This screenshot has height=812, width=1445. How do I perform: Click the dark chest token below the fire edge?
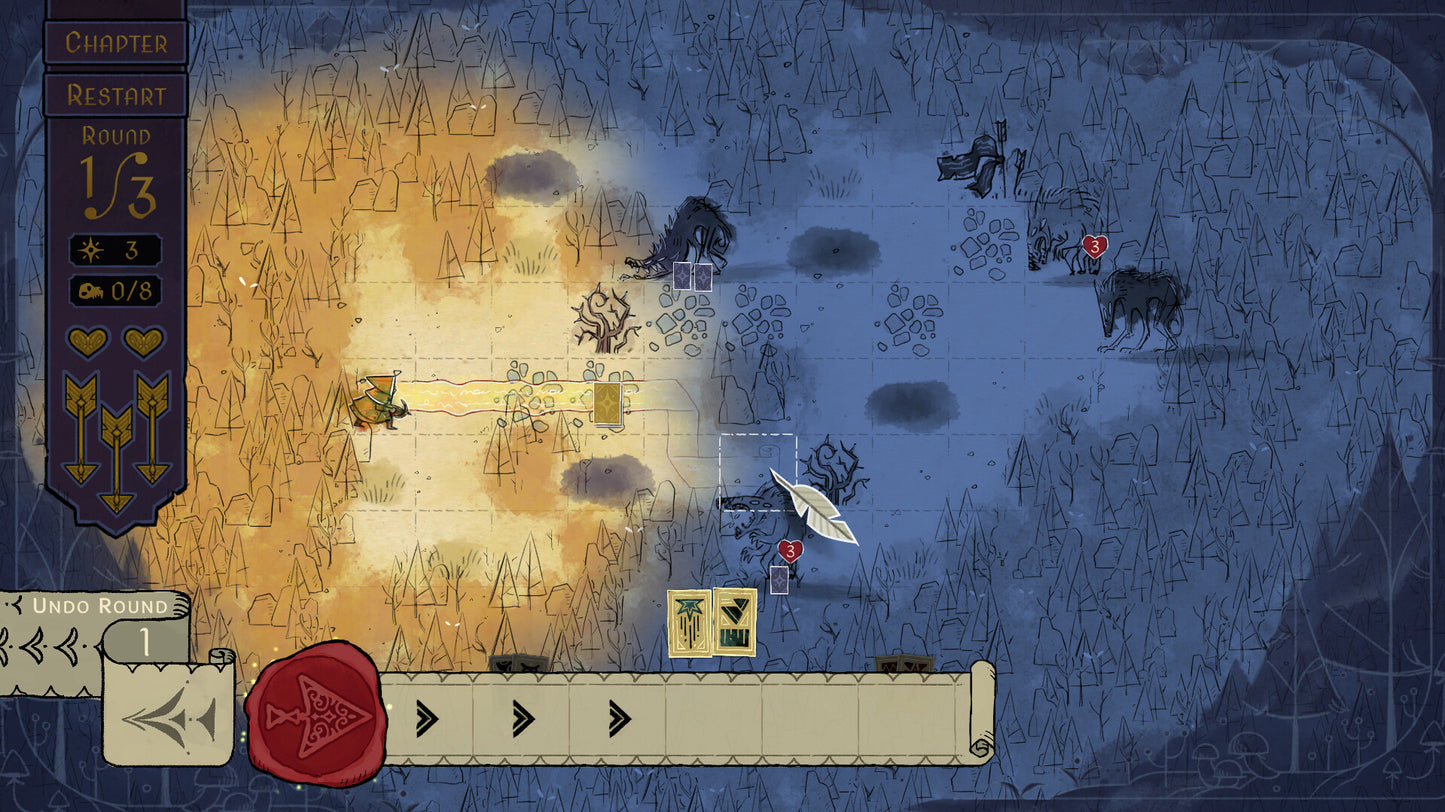520,664
